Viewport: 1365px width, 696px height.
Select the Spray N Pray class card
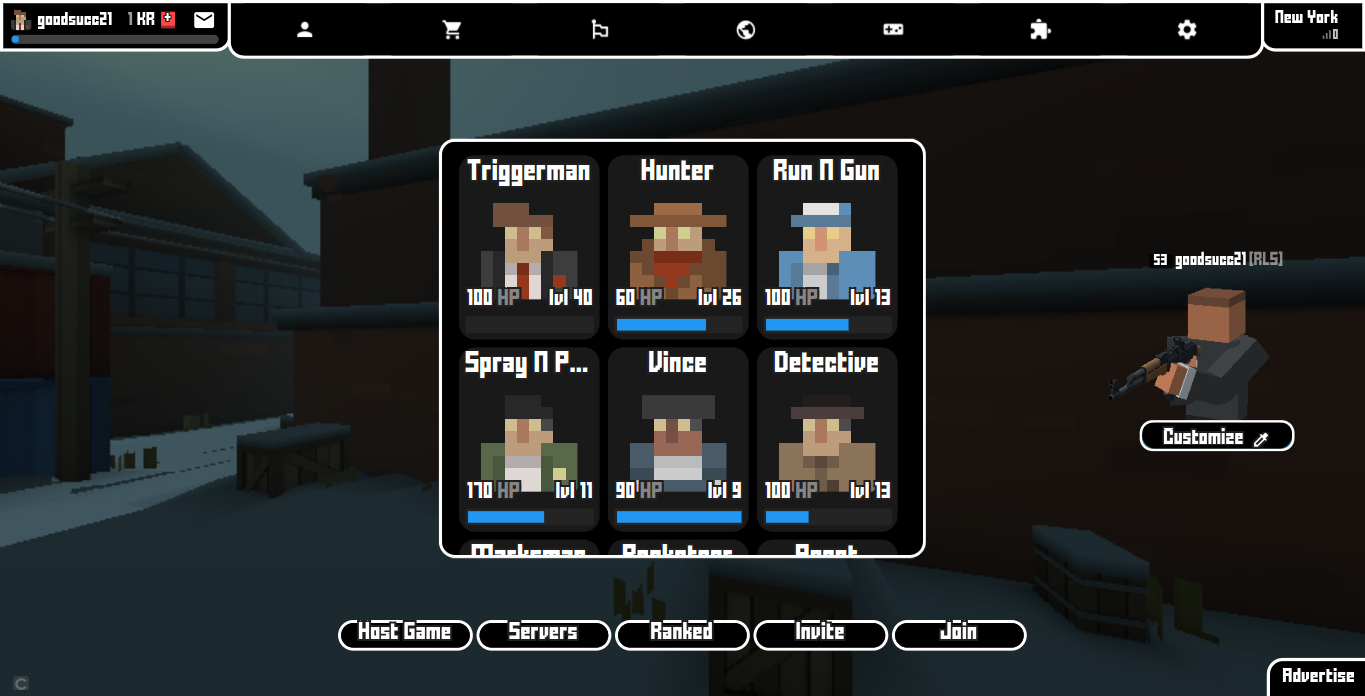tap(529, 439)
